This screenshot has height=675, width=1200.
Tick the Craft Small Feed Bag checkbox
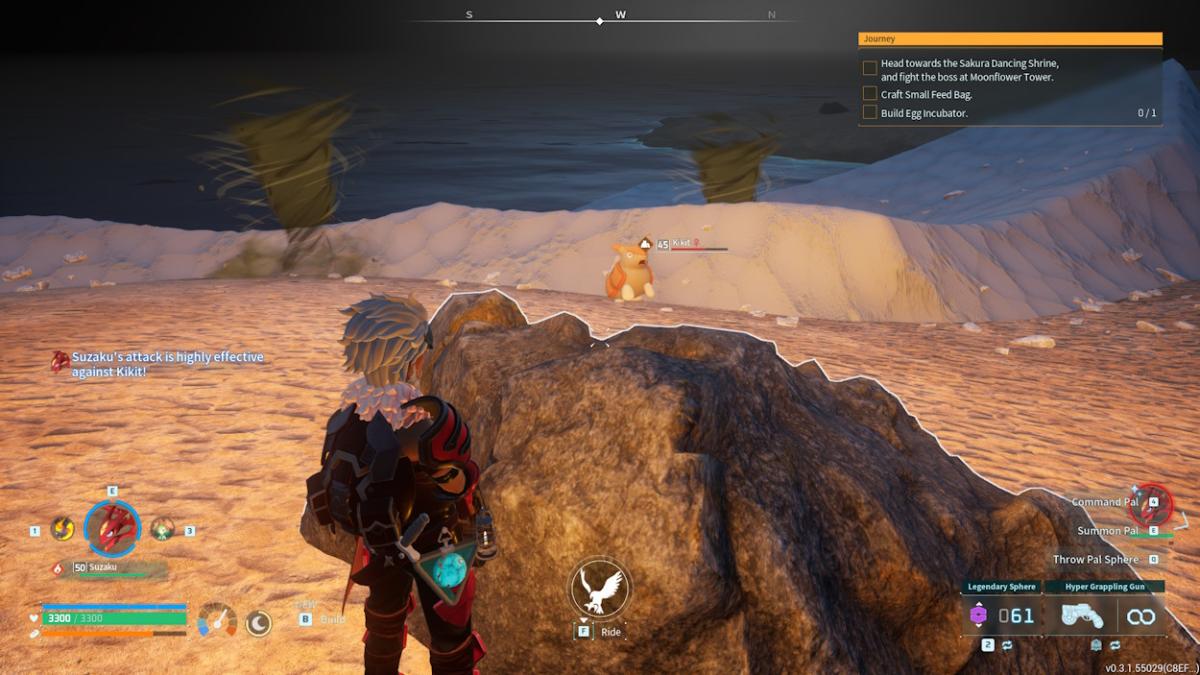870,95
